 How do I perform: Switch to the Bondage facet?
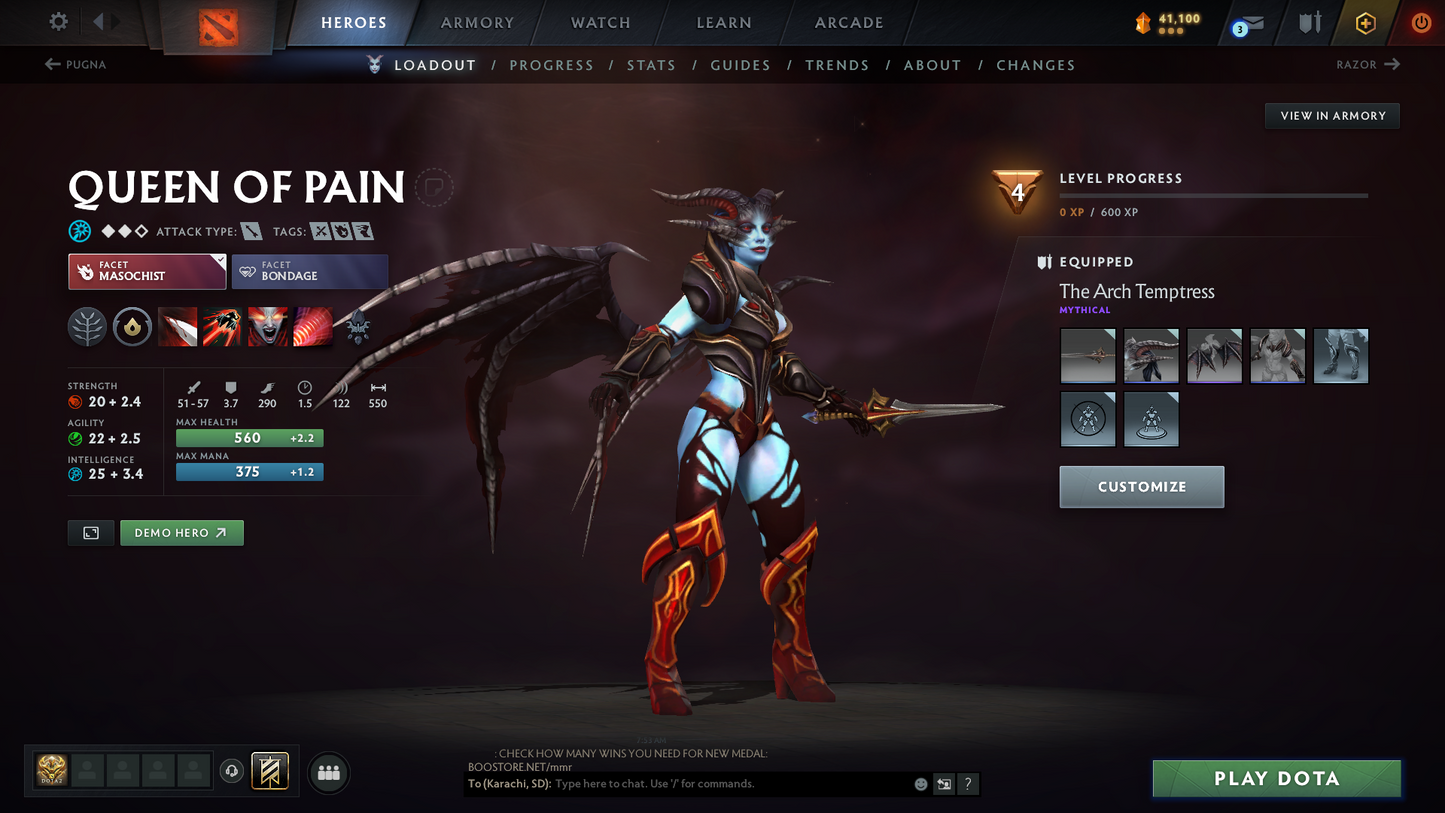[309, 270]
